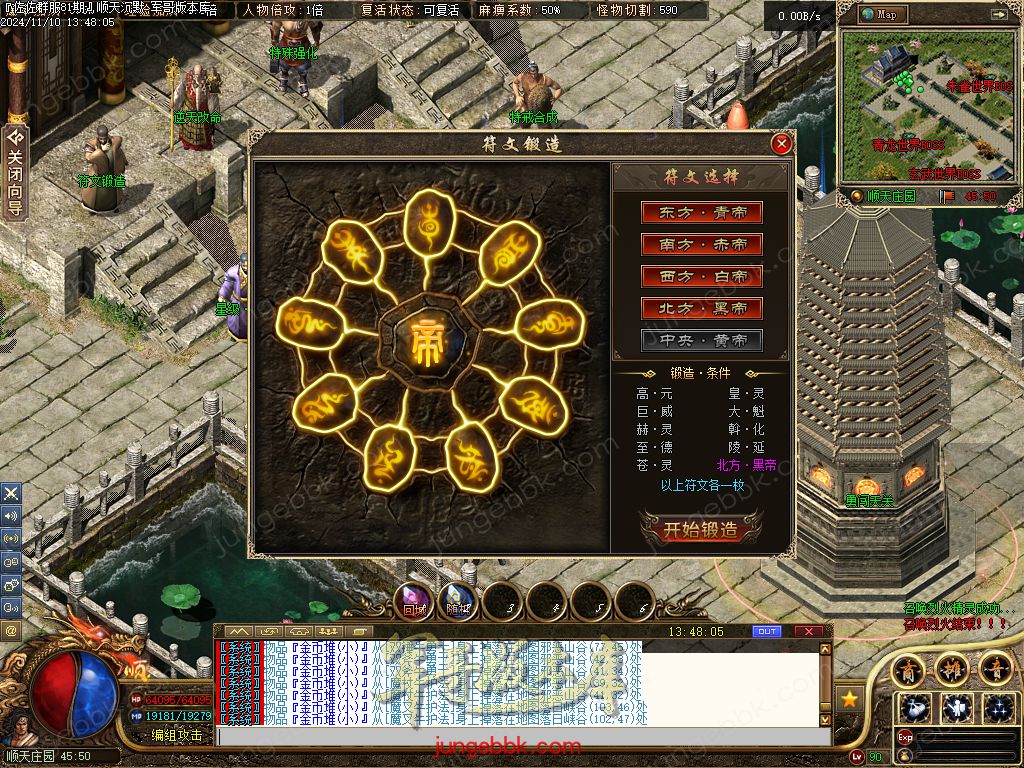Use the 随机 random teleport hotbar item
The image size is (1024, 768).
458,601
